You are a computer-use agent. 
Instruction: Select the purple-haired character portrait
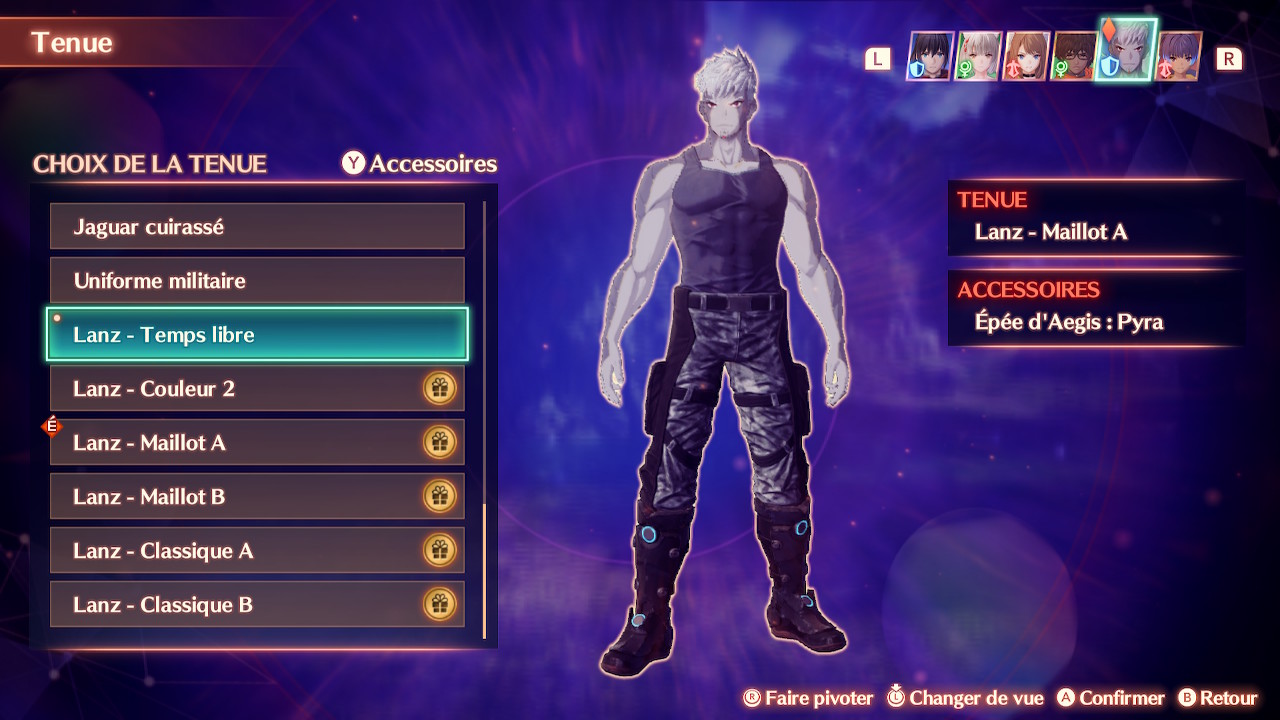[1179, 57]
